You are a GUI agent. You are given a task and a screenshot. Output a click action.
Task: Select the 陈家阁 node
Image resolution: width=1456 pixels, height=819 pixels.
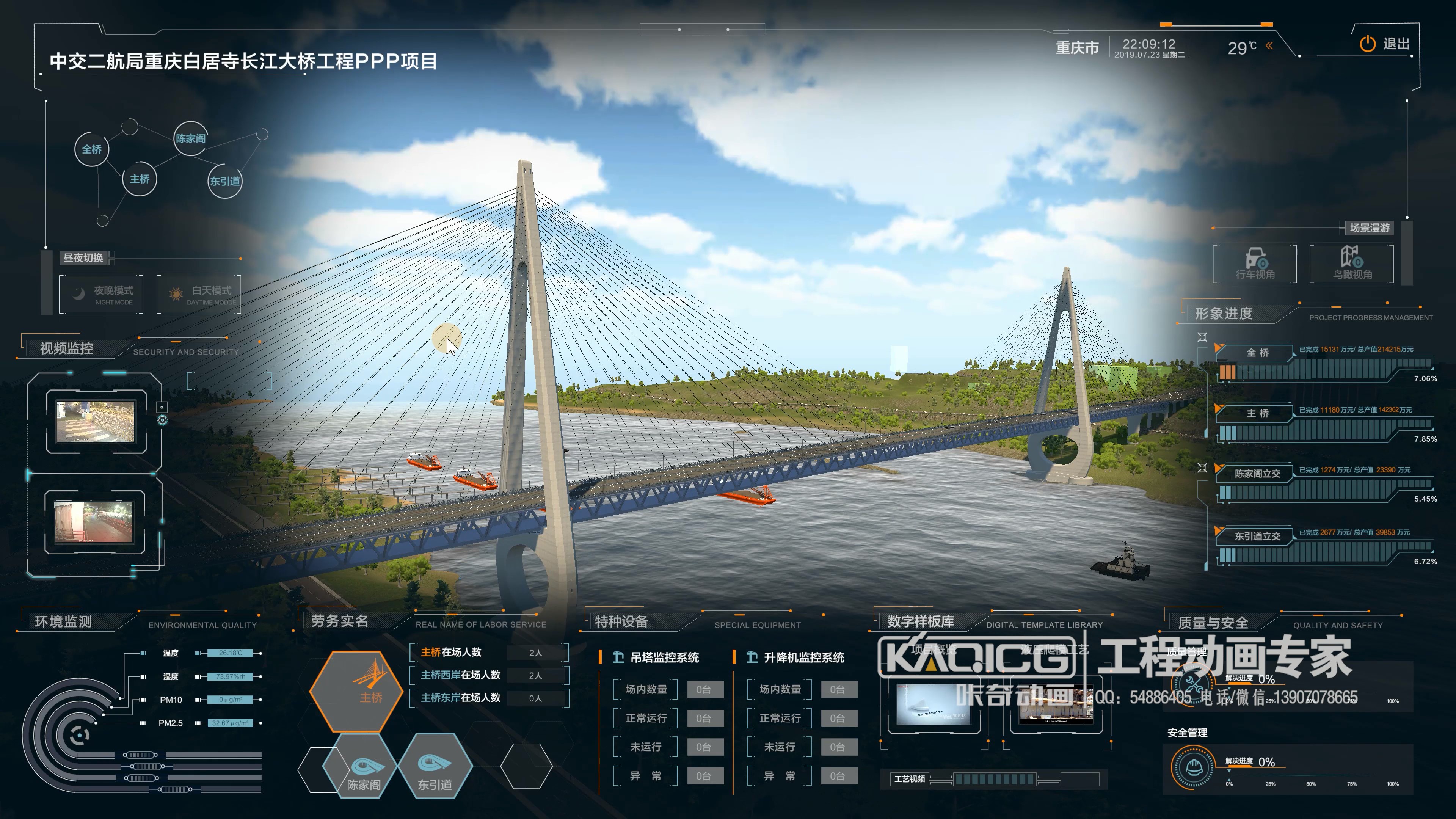[190, 138]
